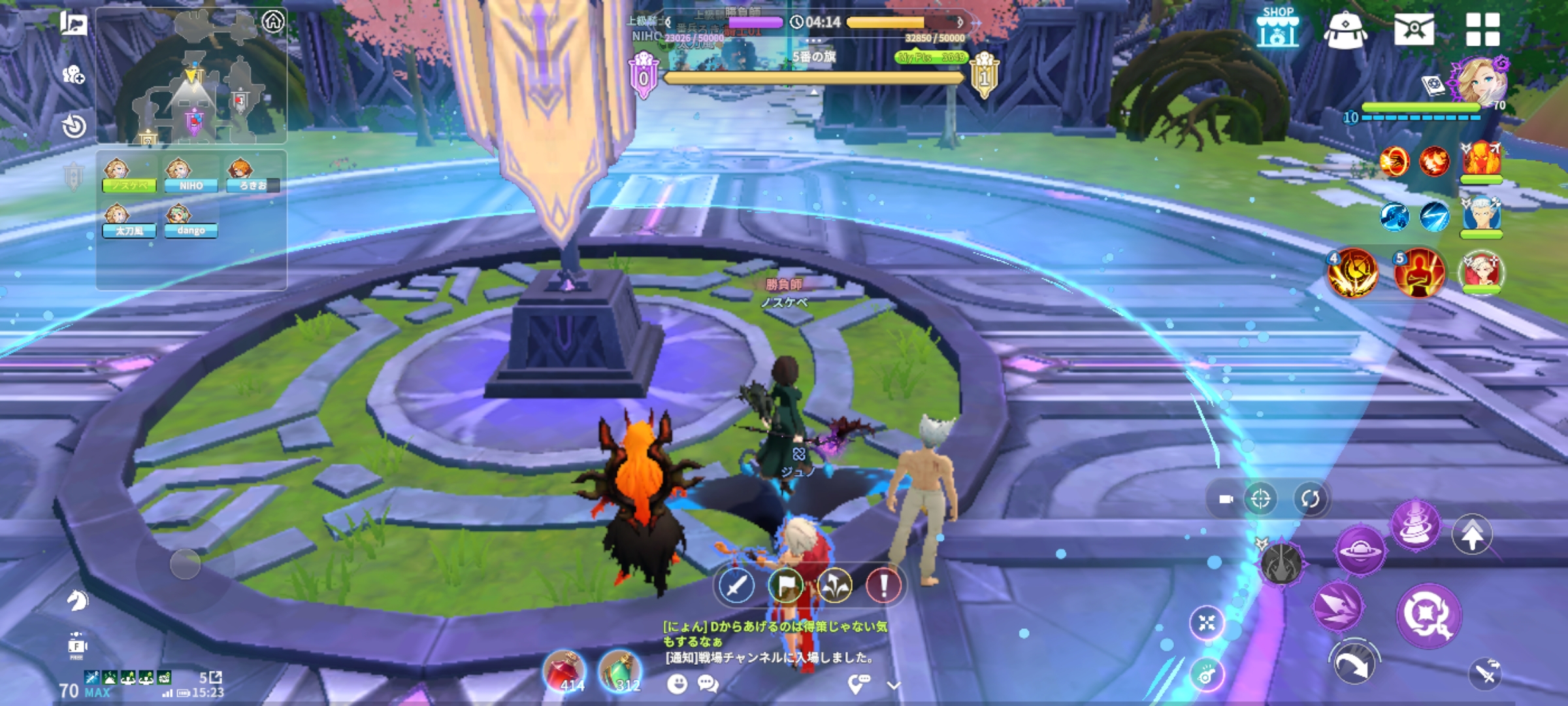Tap the home icon on the minimap
The image size is (1568, 706).
(273, 22)
